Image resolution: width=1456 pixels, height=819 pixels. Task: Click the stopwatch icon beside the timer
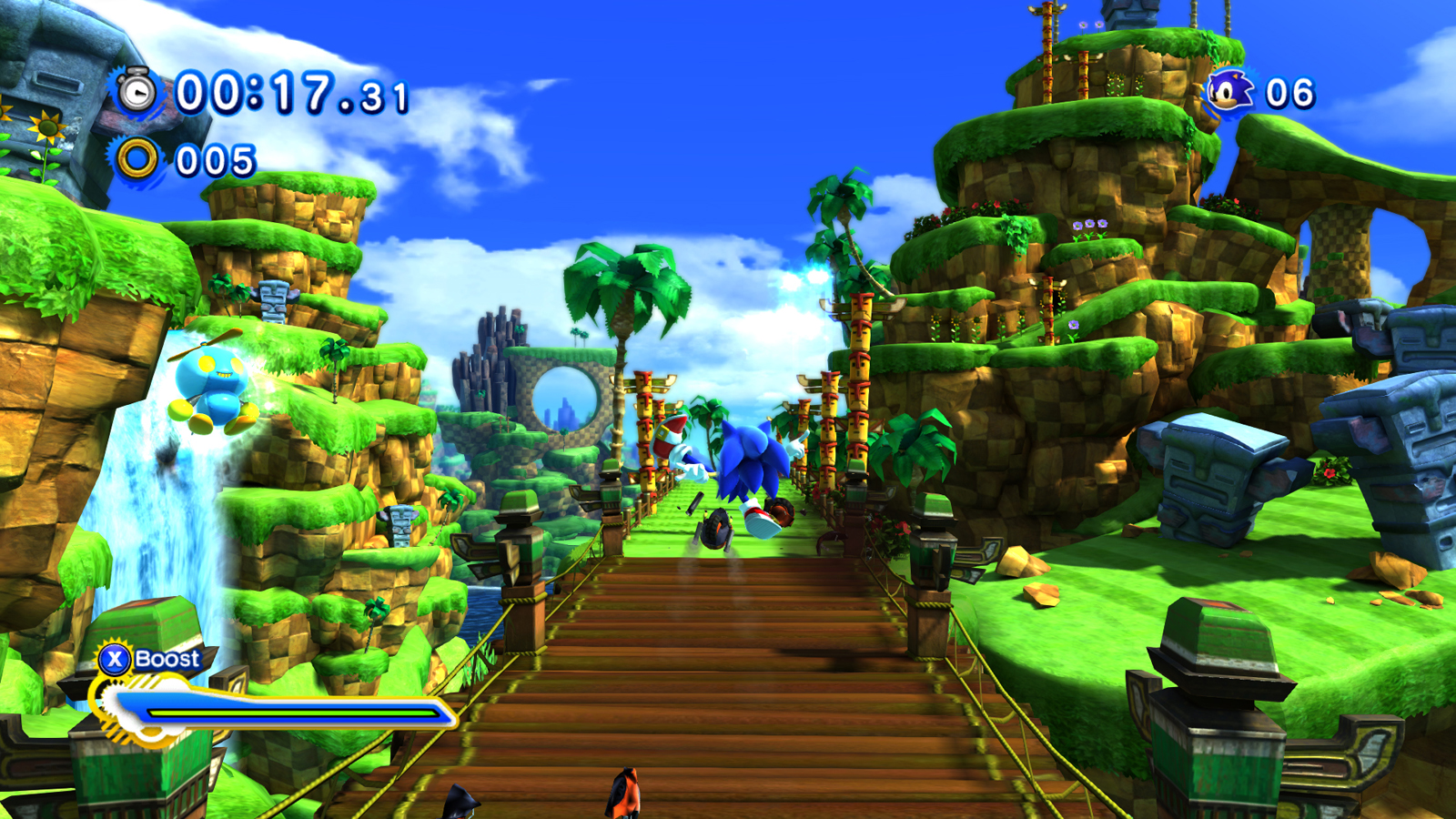click(x=136, y=91)
